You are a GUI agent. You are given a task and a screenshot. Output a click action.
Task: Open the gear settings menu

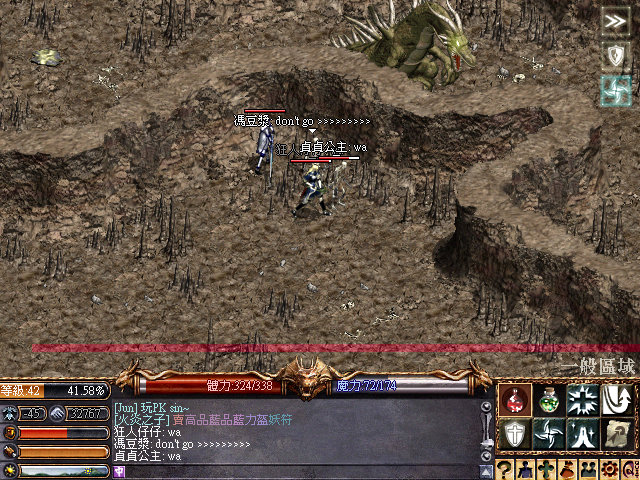pyautogui.click(x=609, y=471)
